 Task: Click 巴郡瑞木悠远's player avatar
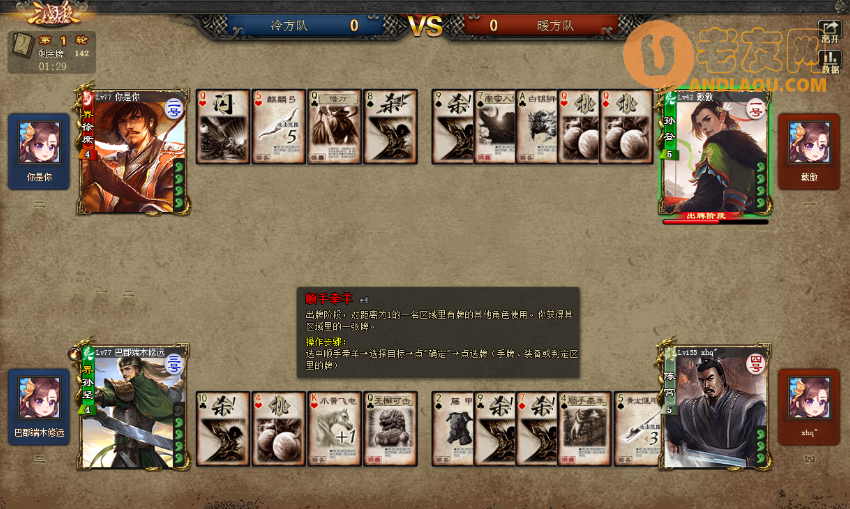click(39, 398)
